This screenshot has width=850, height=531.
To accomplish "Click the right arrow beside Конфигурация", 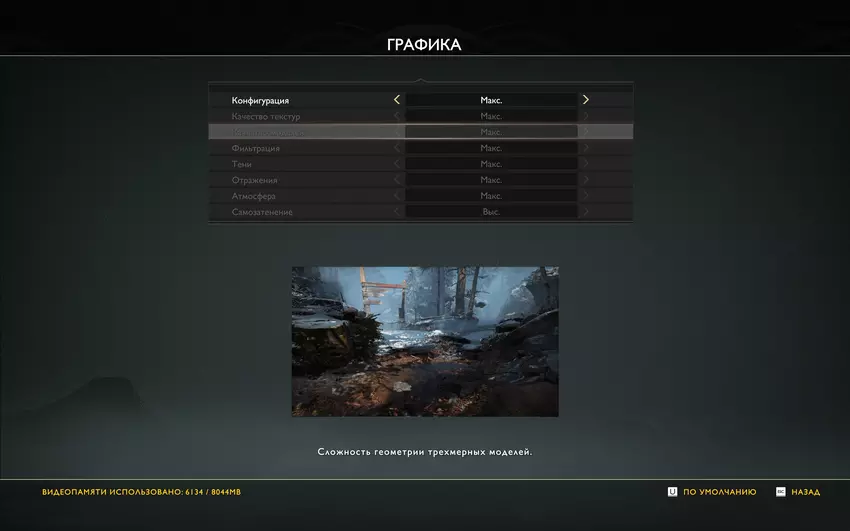I will [586, 100].
